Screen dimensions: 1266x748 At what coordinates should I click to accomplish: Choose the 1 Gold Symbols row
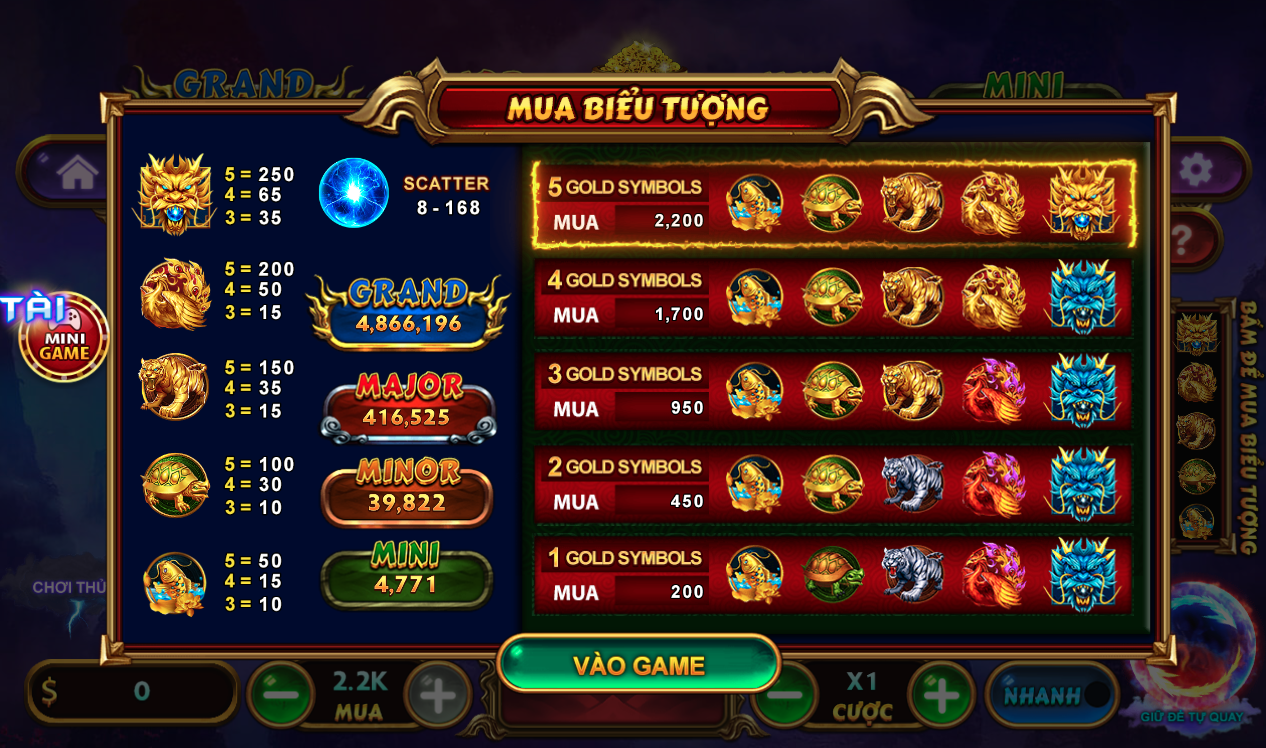pos(834,575)
